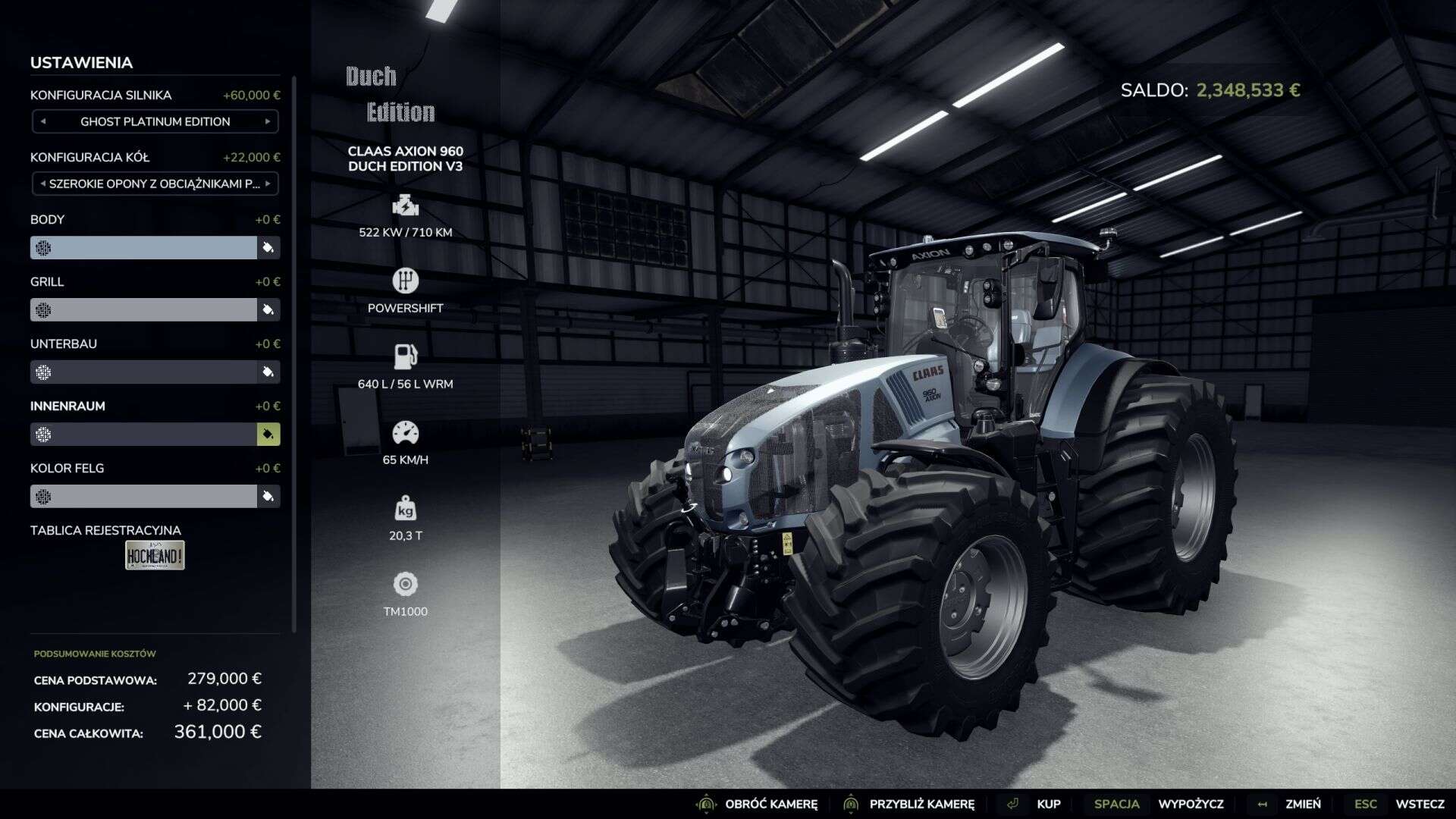Select next engine configuration arrow
Screen dimensions: 1456x819
(268, 121)
